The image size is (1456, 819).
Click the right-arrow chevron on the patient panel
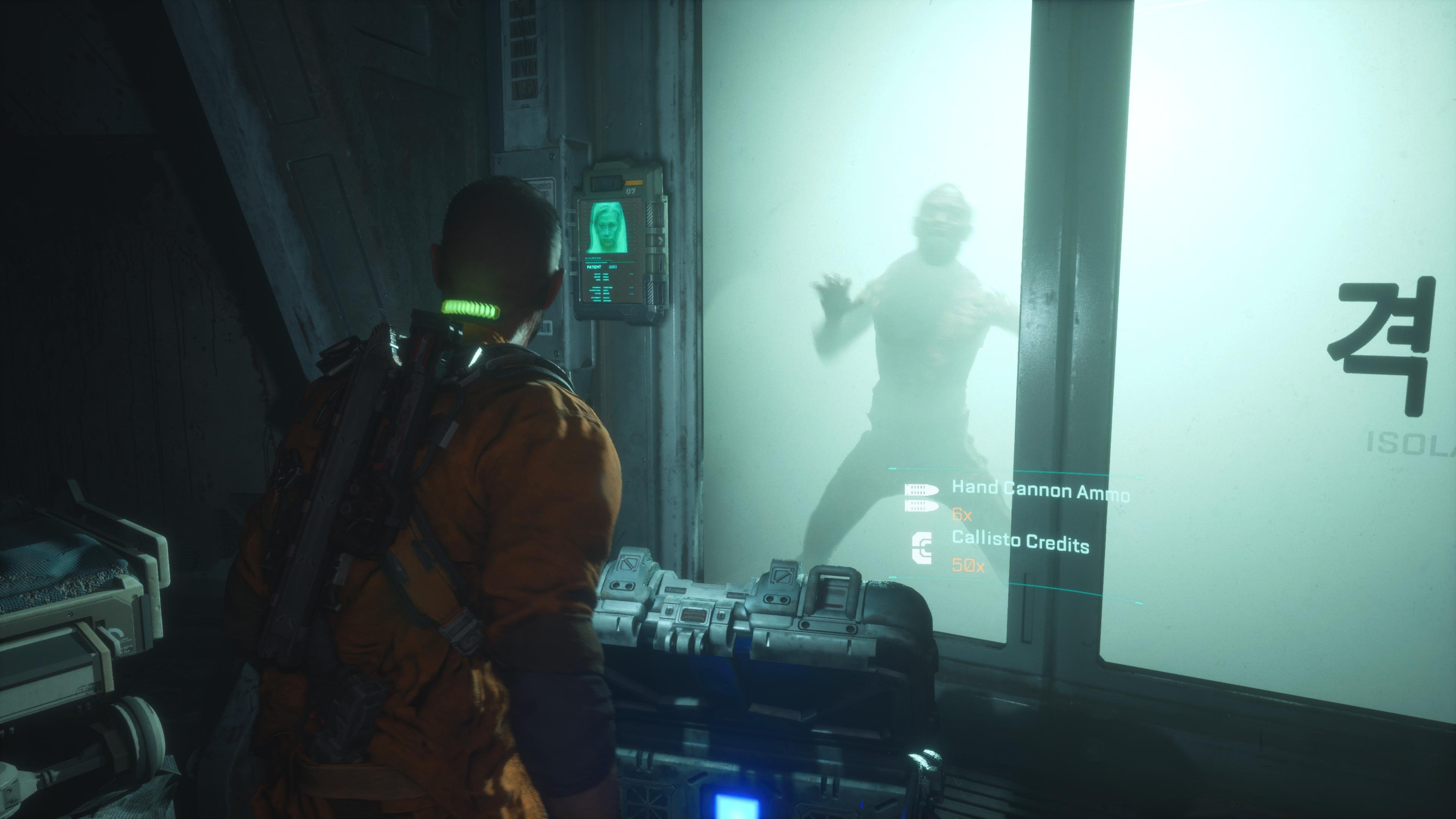[661, 241]
